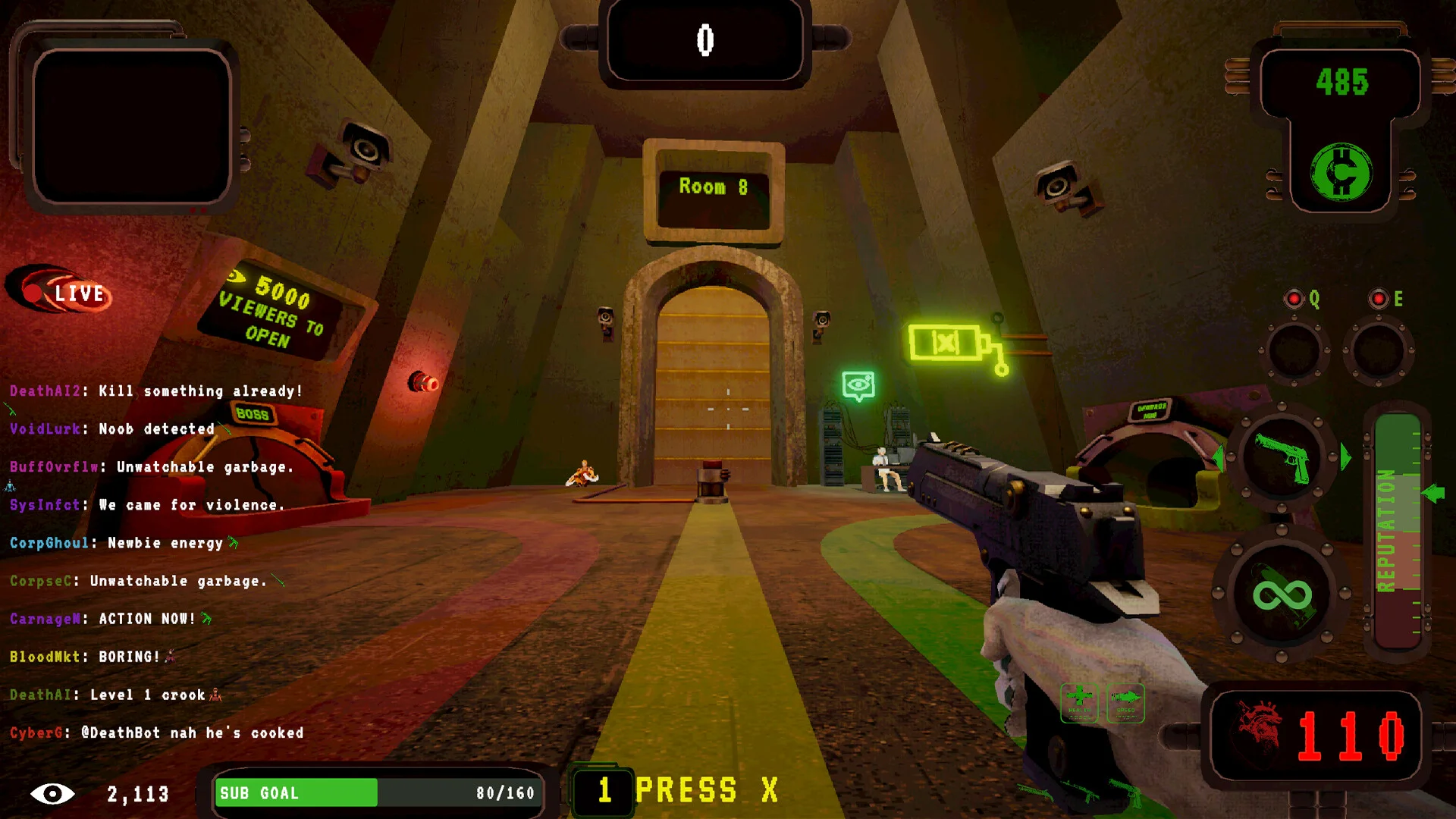1456x819 pixels.
Task: Click the Speed upgrade icon
Action: click(x=1126, y=702)
